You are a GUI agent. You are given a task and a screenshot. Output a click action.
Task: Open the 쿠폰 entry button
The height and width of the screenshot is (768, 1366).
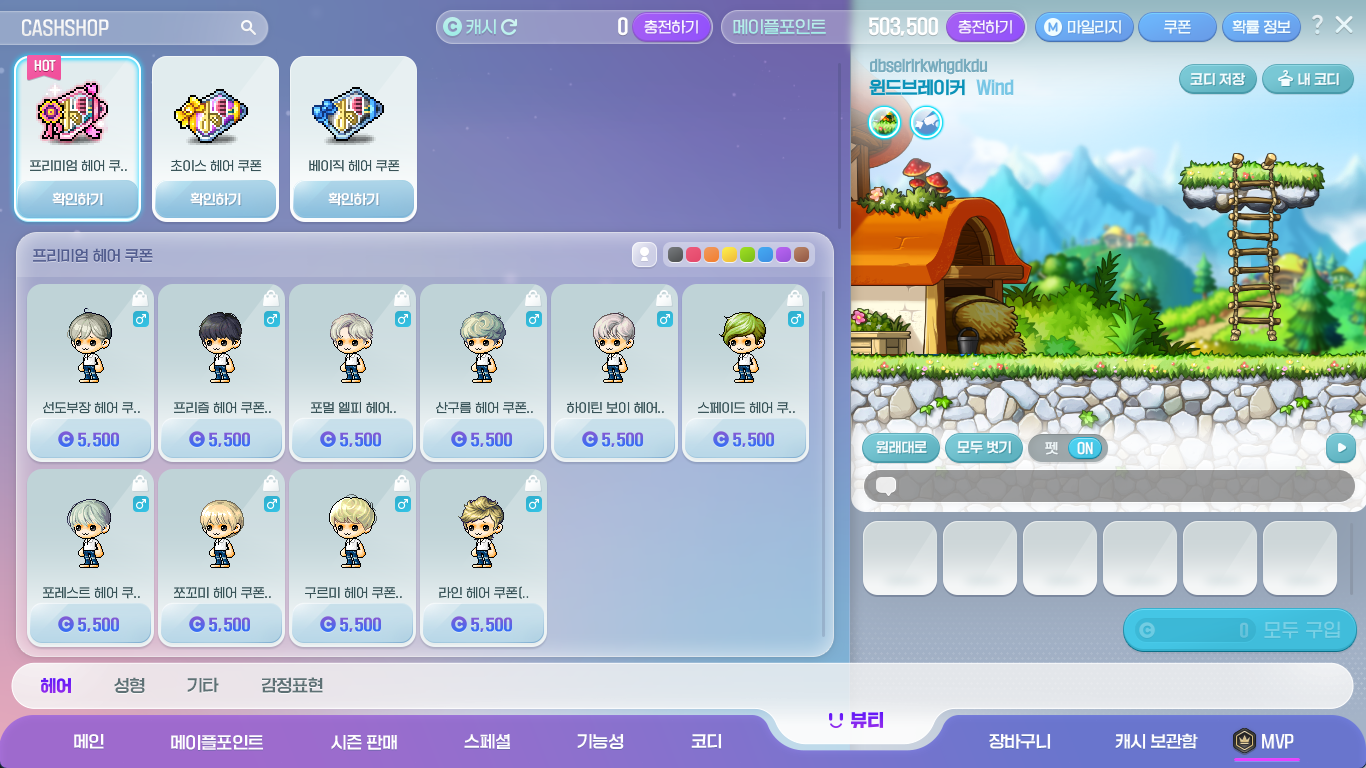coord(1177,27)
